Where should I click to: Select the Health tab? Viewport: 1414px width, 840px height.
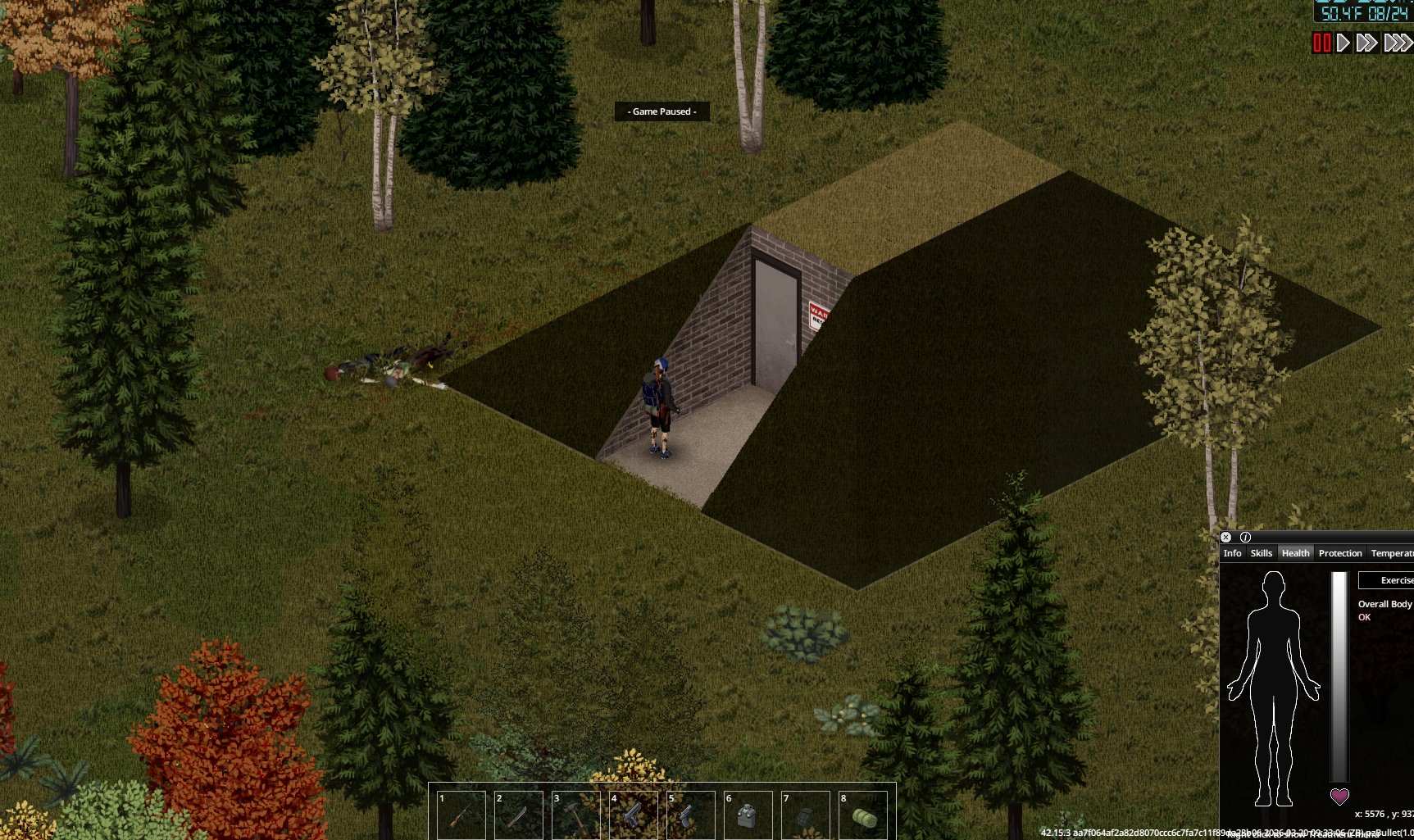pos(1295,553)
